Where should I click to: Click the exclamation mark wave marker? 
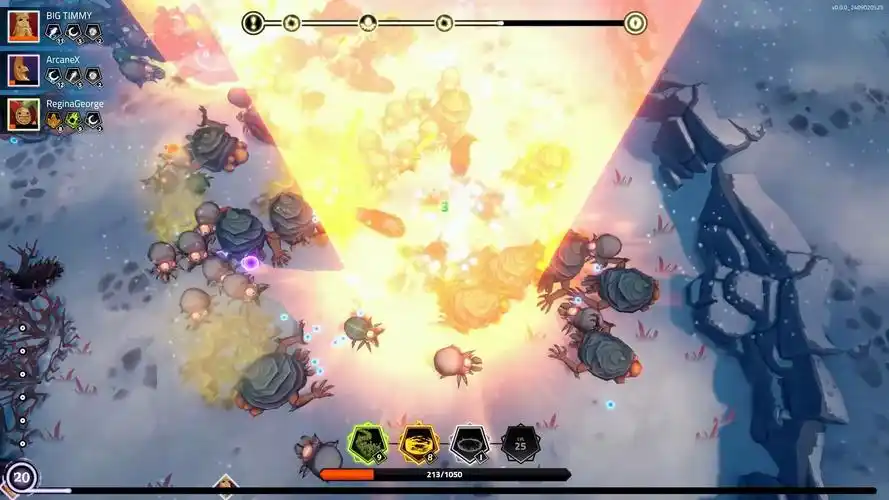(x=254, y=22)
